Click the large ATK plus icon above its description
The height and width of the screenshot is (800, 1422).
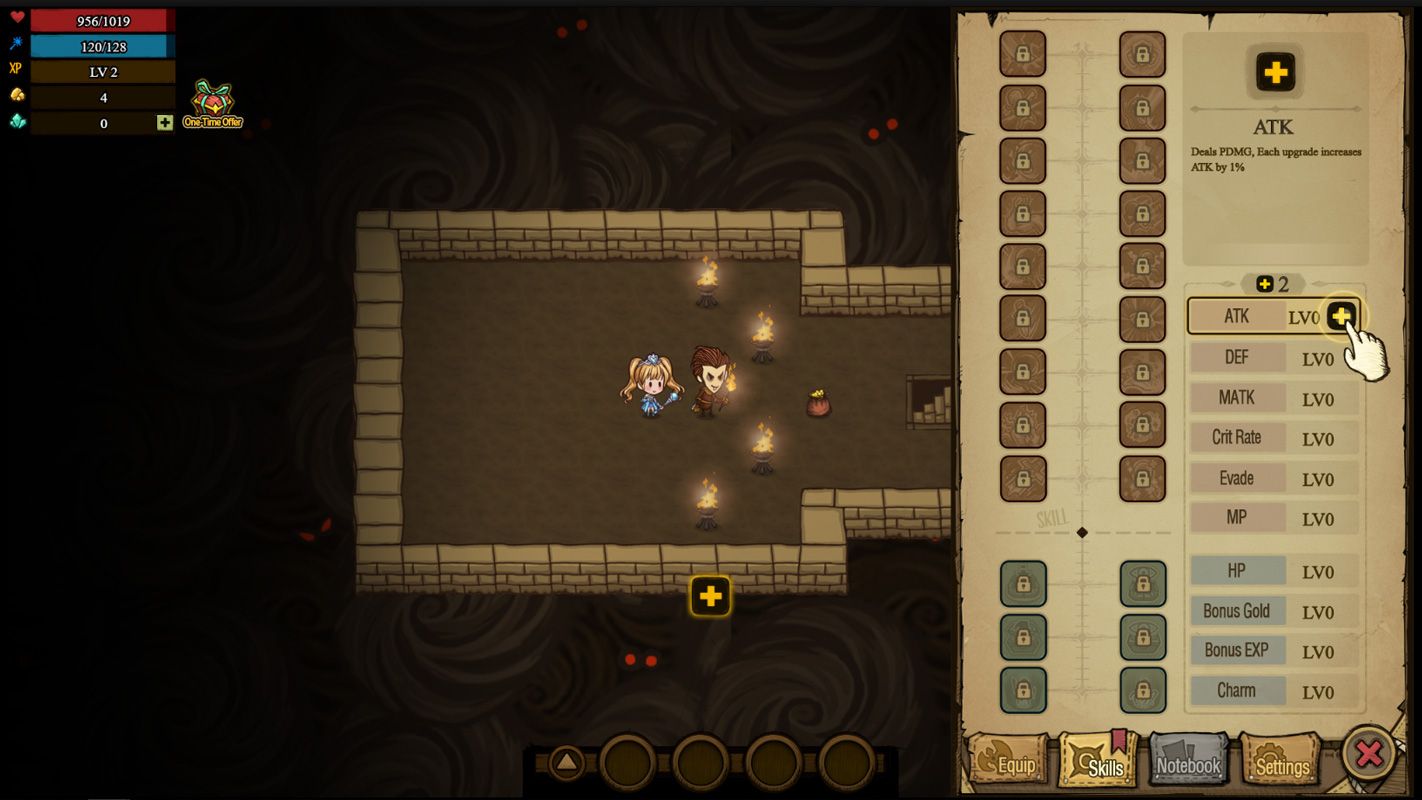1274,71
